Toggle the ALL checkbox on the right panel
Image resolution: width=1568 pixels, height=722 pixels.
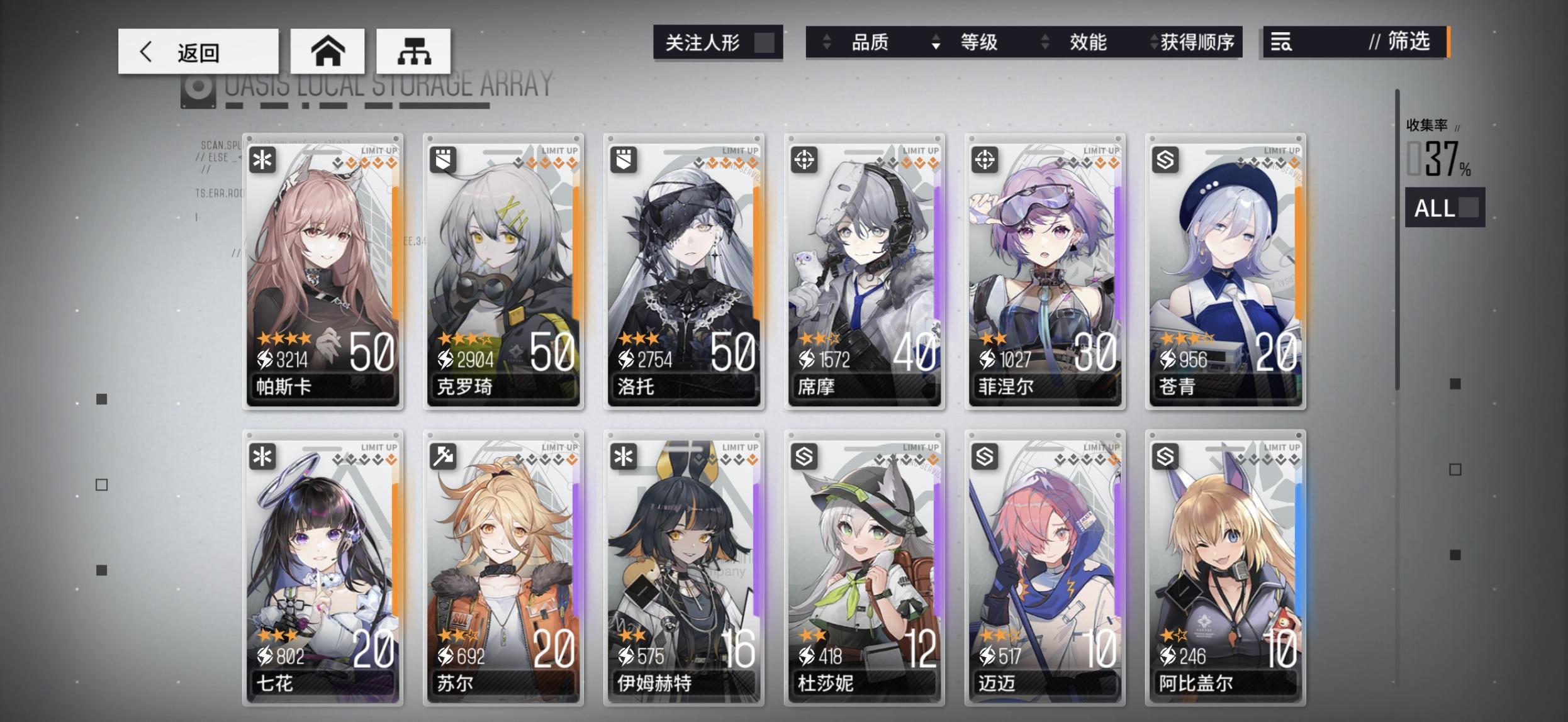tap(1468, 208)
